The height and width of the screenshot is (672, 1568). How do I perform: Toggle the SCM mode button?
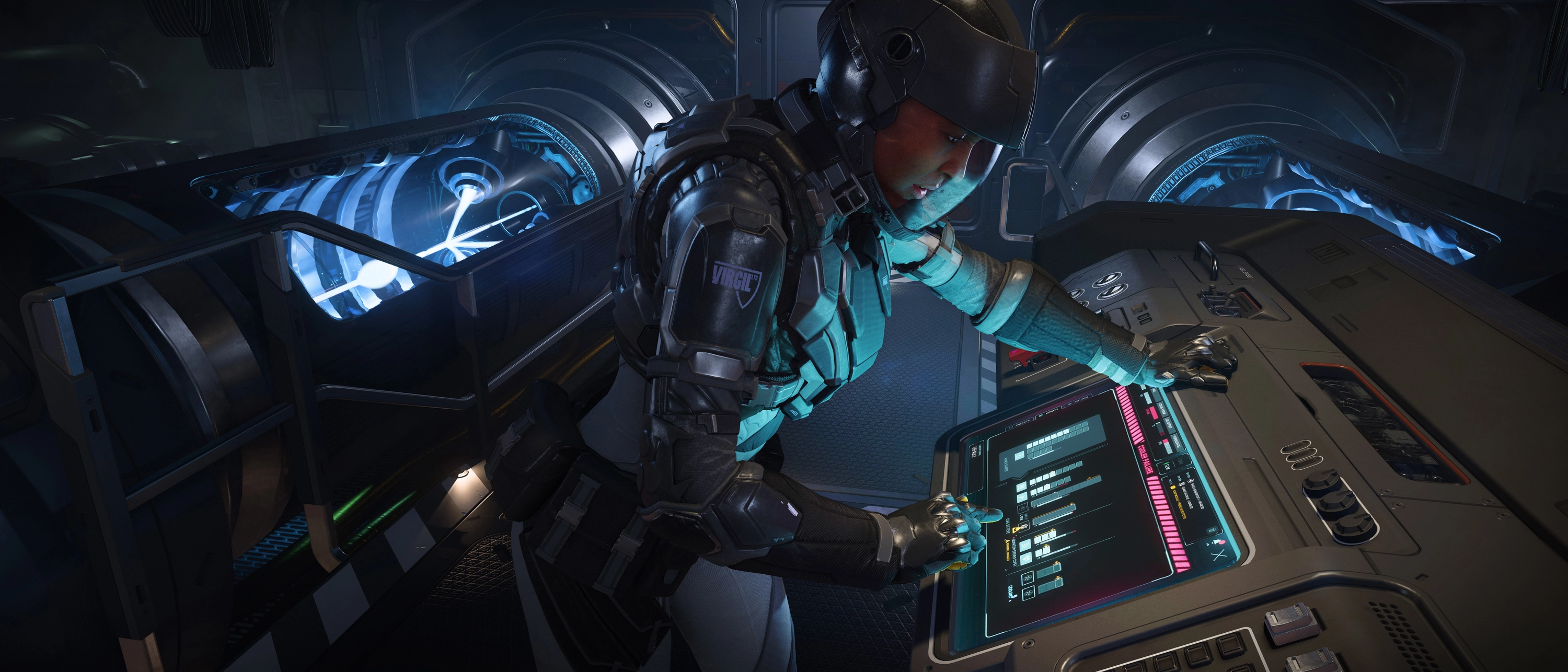[x=1167, y=467]
